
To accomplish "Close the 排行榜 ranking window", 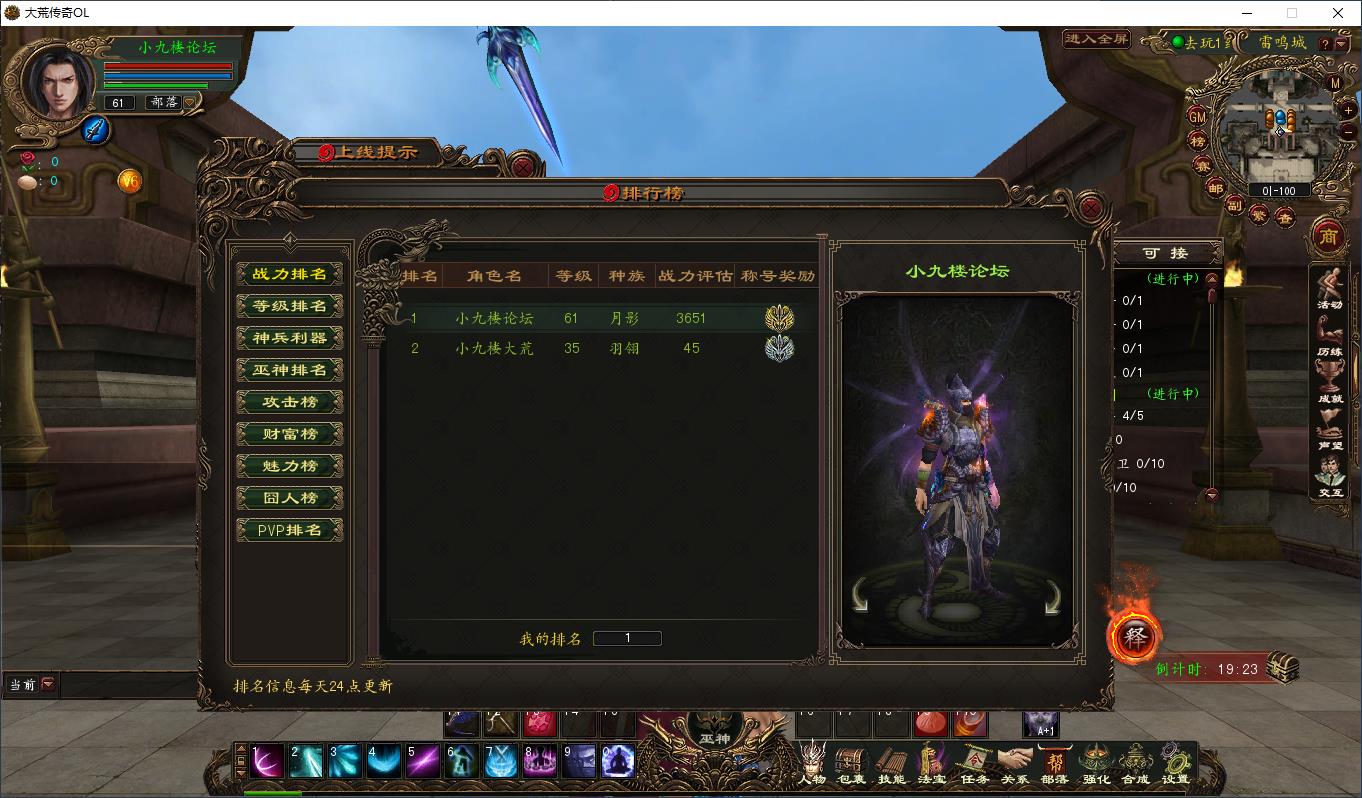I will tap(1092, 208).
